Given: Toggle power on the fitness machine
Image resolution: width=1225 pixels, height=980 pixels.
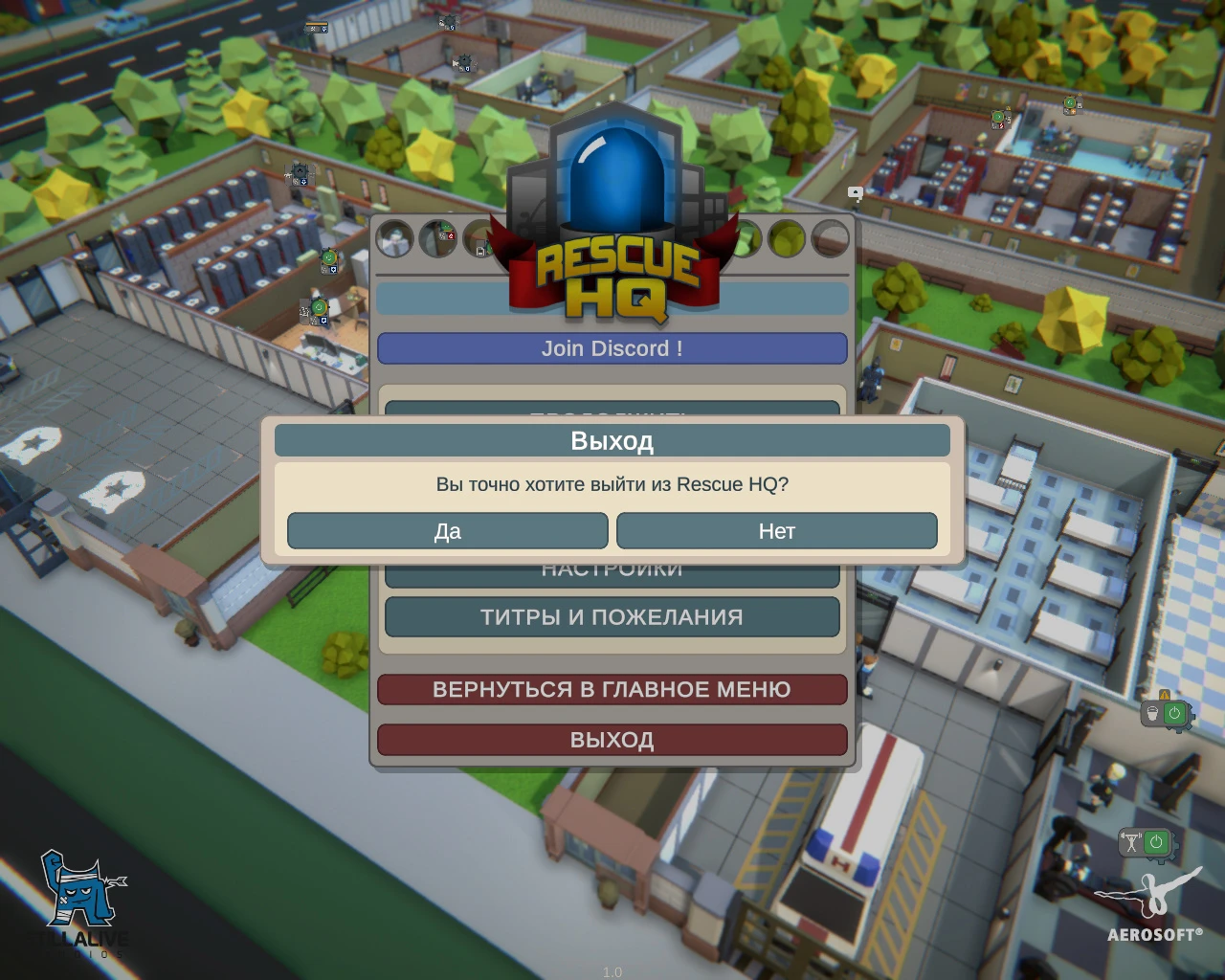Looking at the screenshot, I should click(1156, 841).
